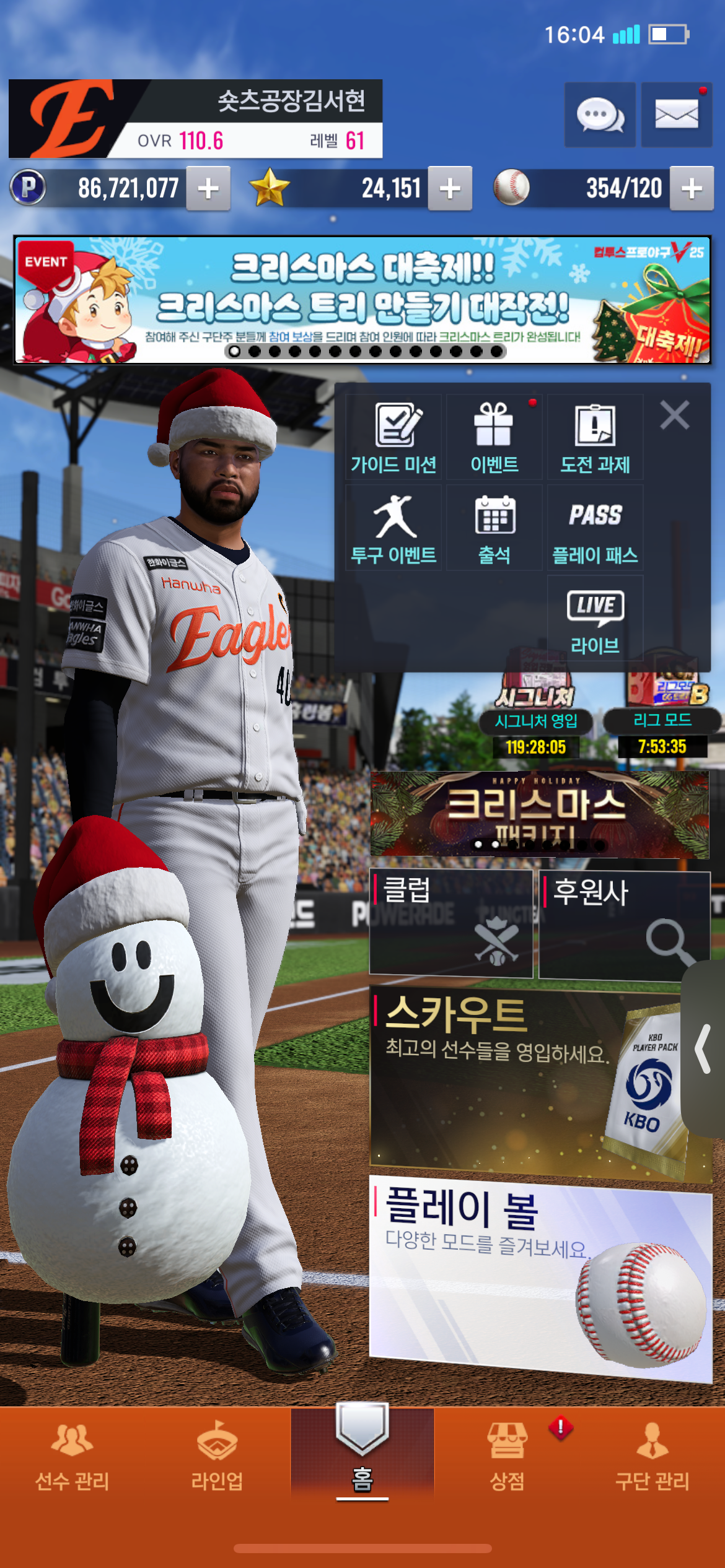The height and width of the screenshot is (1568, 725).
Task: Open the 후원사 sponsor panel
Action: coord(623,923)
